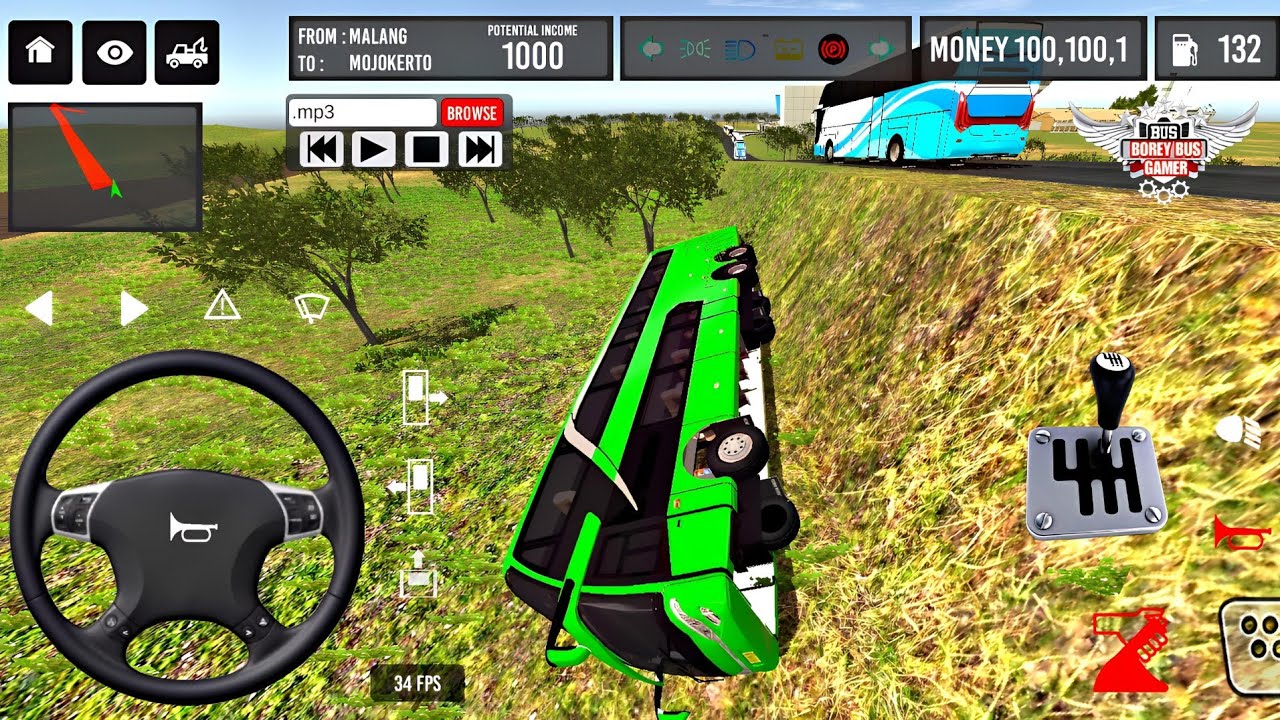The width and height of the screenshot is (1280, 720).
Task: Skip to the next music track
Action: tap(480, 150)
